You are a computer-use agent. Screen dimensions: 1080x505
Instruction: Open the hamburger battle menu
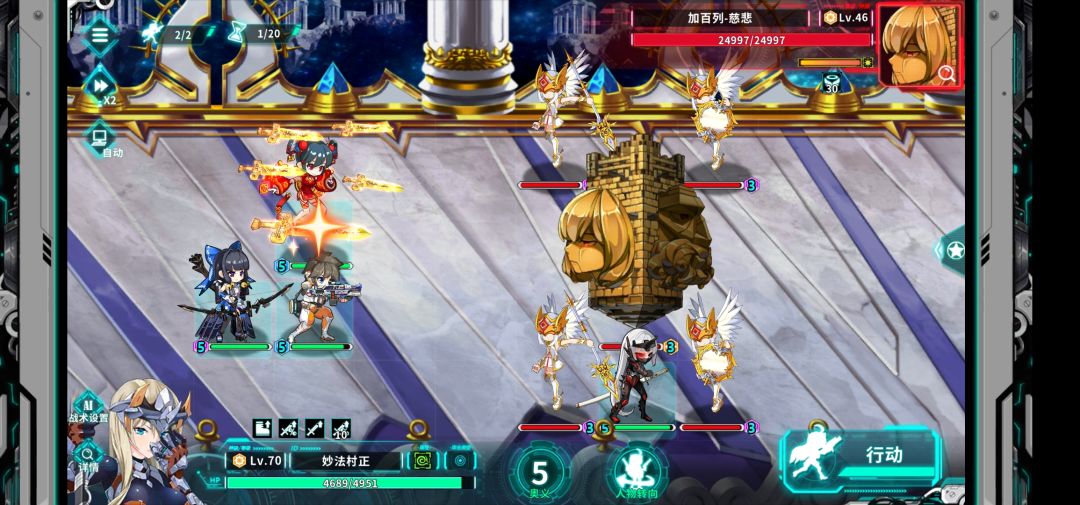pyautogui.click(x=100, y=35)
